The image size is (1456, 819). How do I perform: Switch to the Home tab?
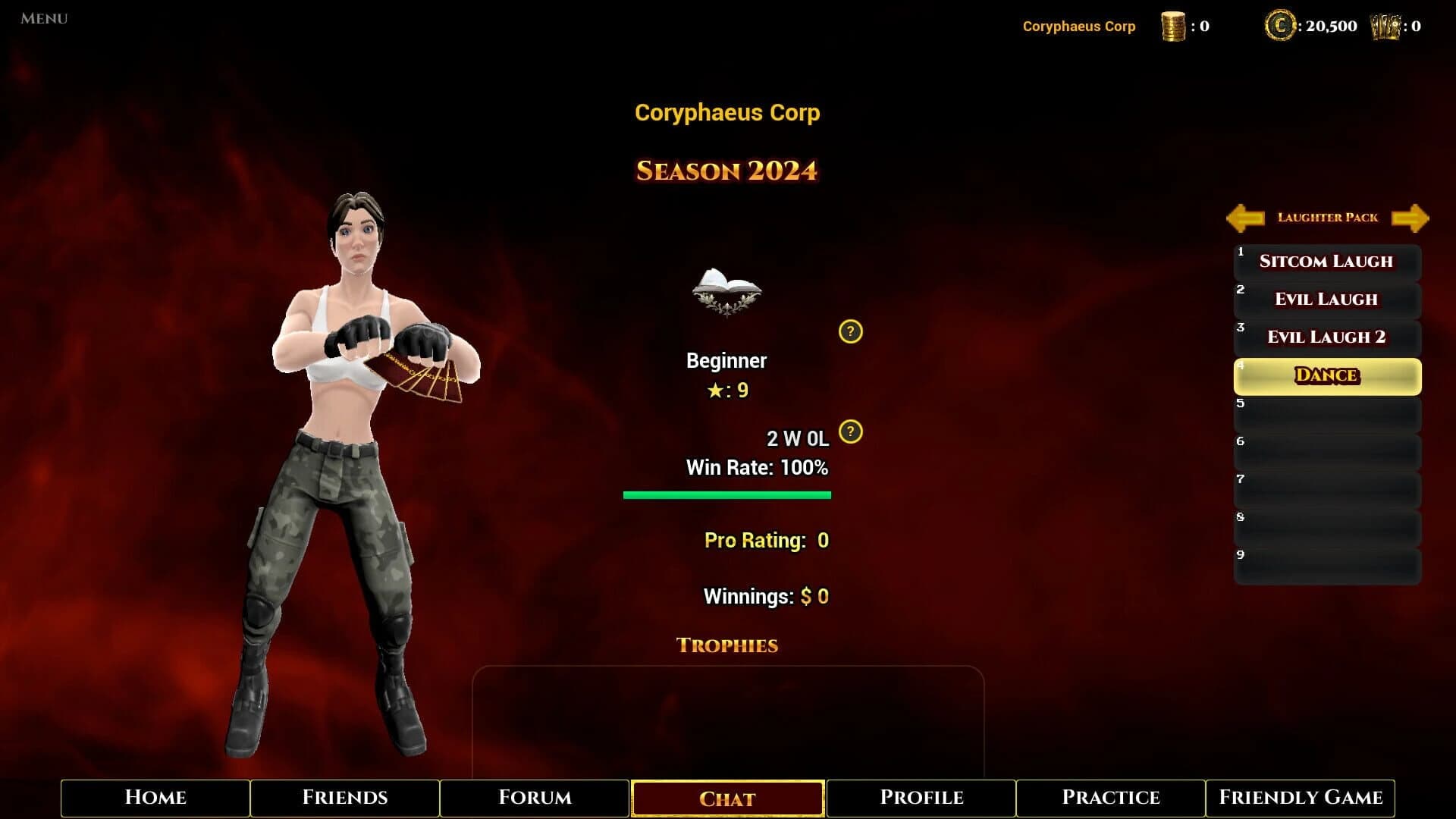[x=155, y=798]
